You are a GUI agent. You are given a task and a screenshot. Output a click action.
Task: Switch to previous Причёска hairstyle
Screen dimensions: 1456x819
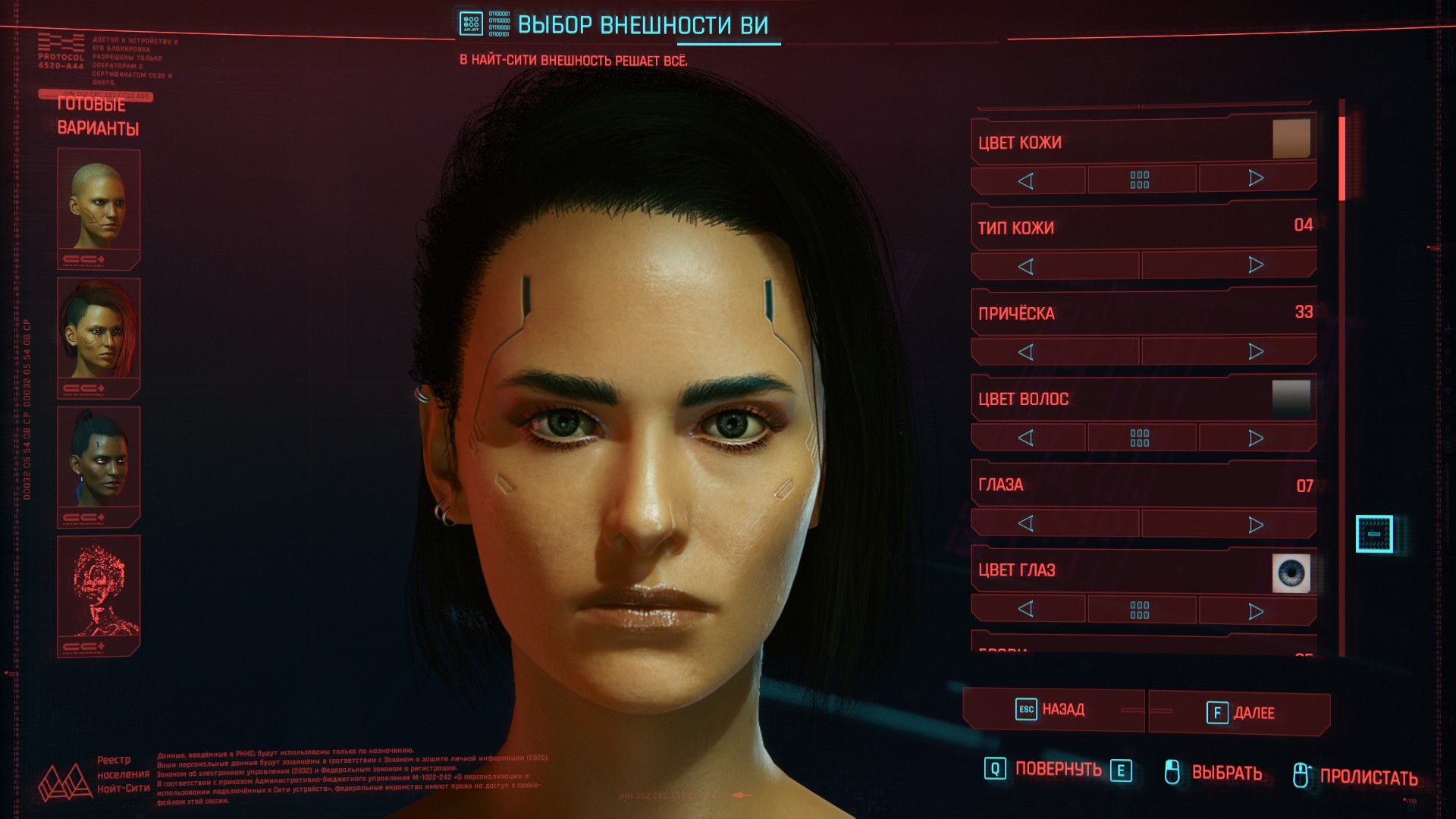click(1026, 352)
